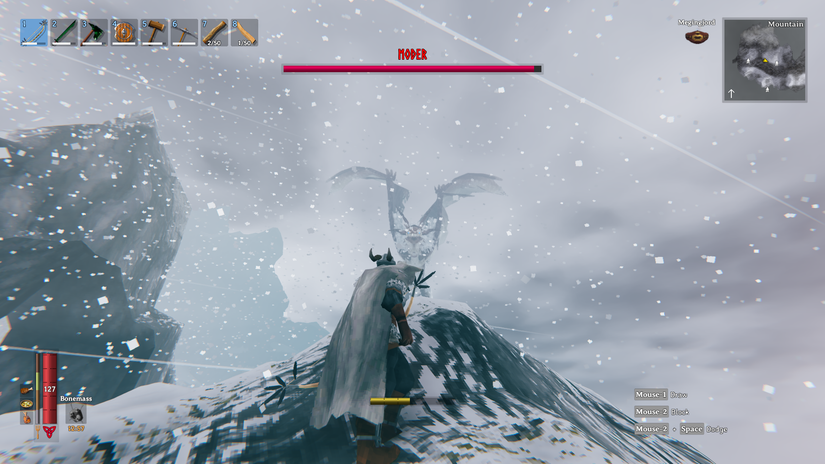The height and width of the screenshot is (464, 825).
Task: Select the pickaxe in hotbar slot 6
Action: click(184, 32)
